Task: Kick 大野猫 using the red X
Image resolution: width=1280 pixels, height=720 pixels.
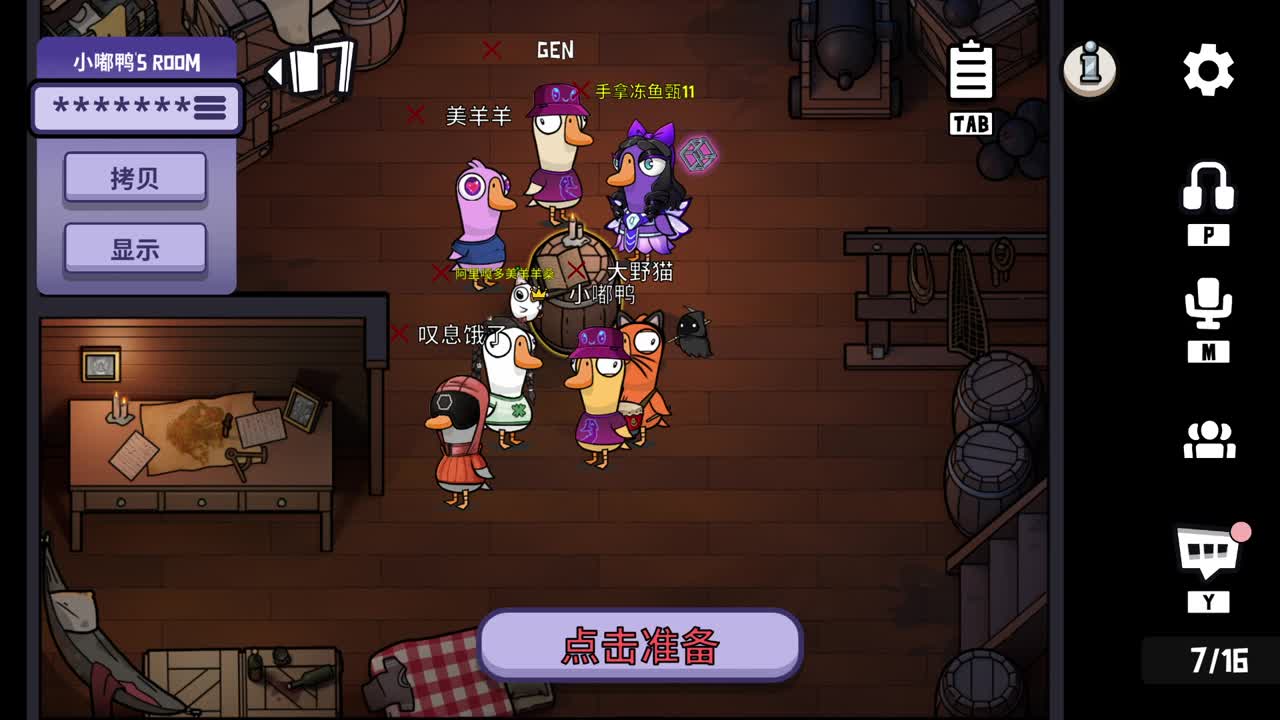Action: coord(576,271)
